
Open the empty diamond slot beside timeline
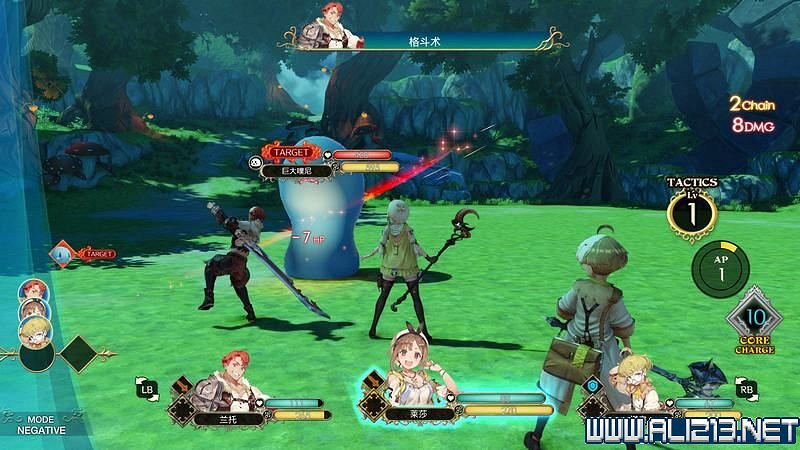pos(76,354)
